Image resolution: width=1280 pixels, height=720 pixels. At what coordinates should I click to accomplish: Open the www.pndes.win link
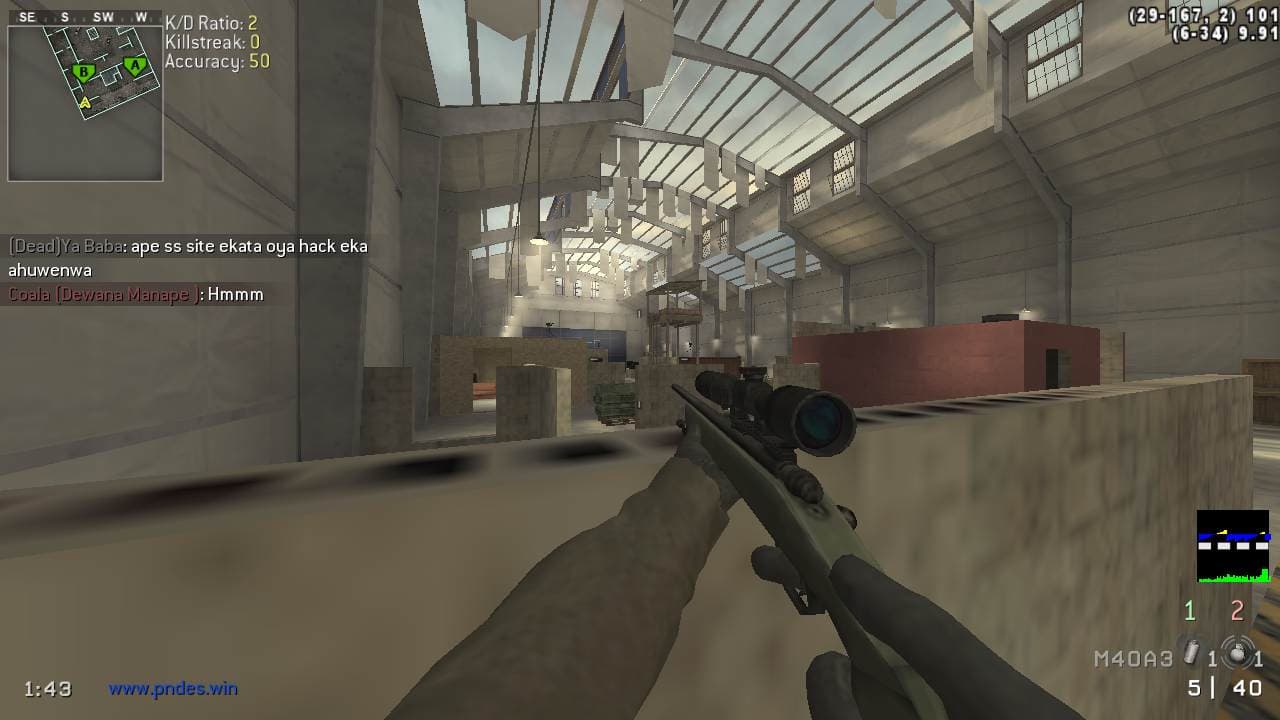(x=173, y=688)
